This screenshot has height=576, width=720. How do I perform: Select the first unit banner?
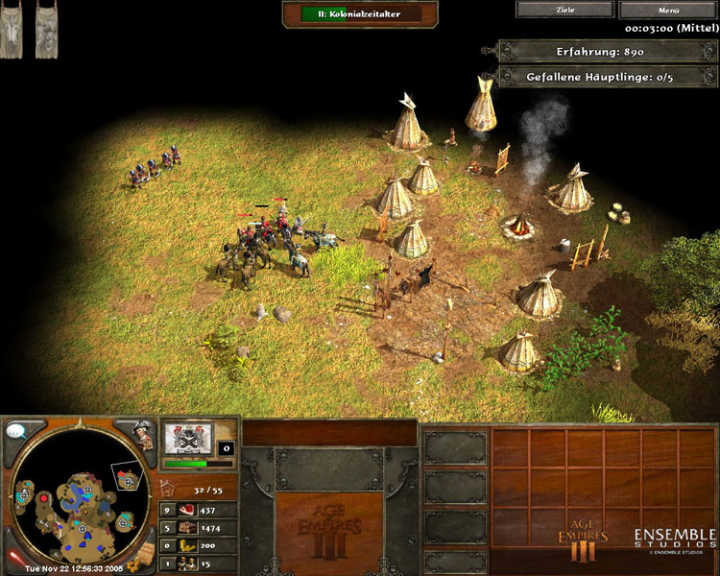tap(12, 31)
